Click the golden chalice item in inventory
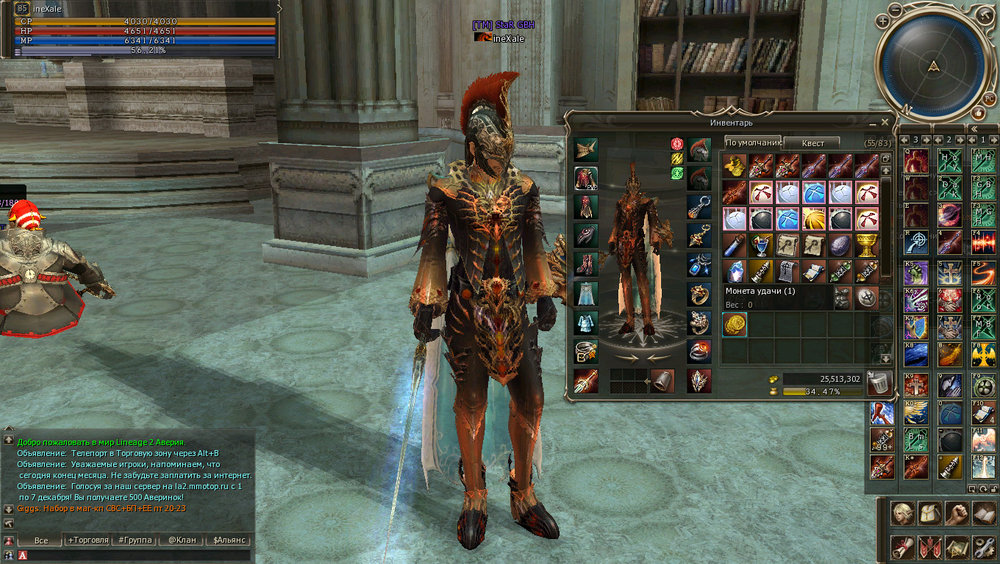This screenshot has width=1000, height=564. 866,245
